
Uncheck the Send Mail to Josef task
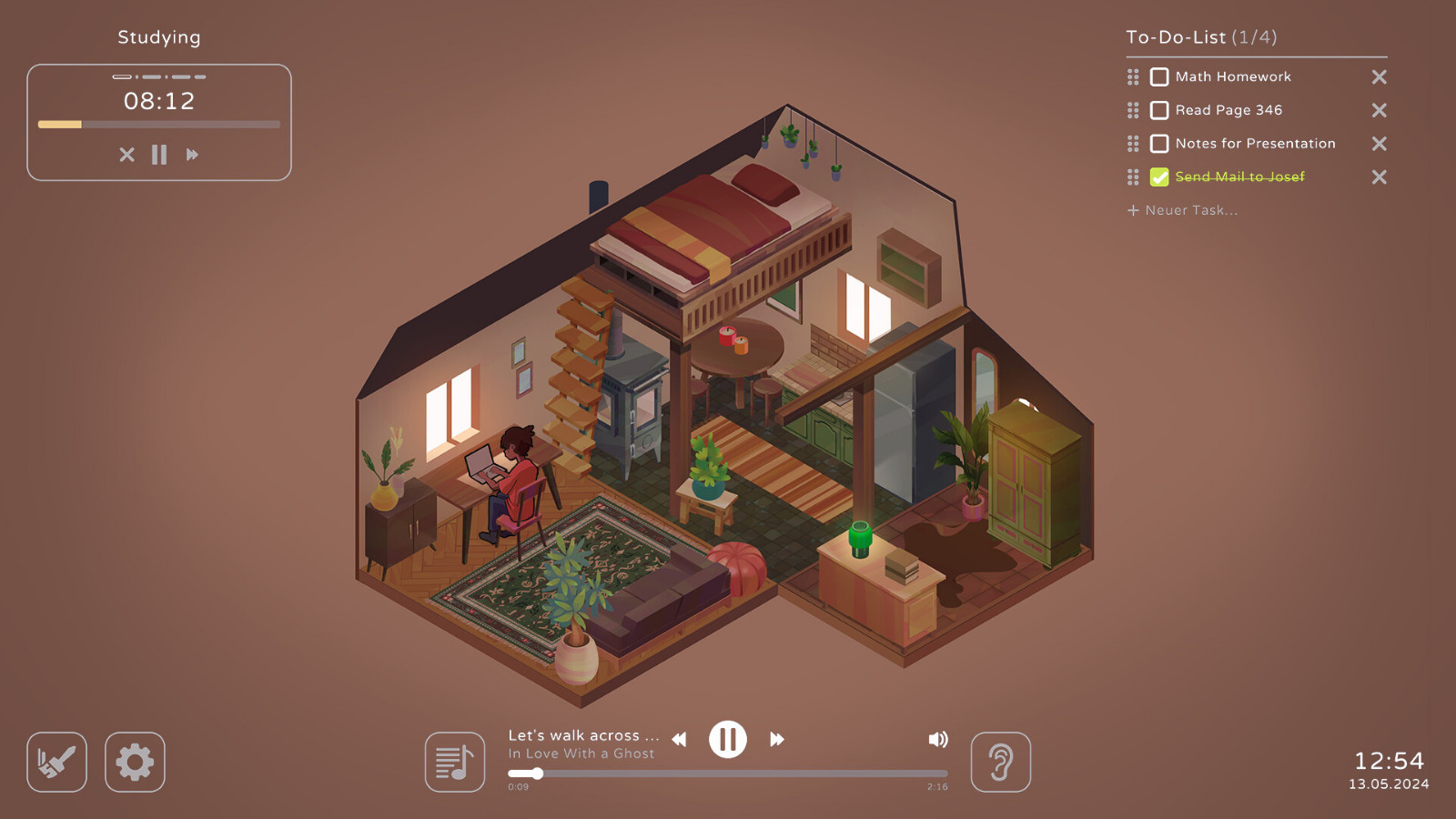(1158, 177)
